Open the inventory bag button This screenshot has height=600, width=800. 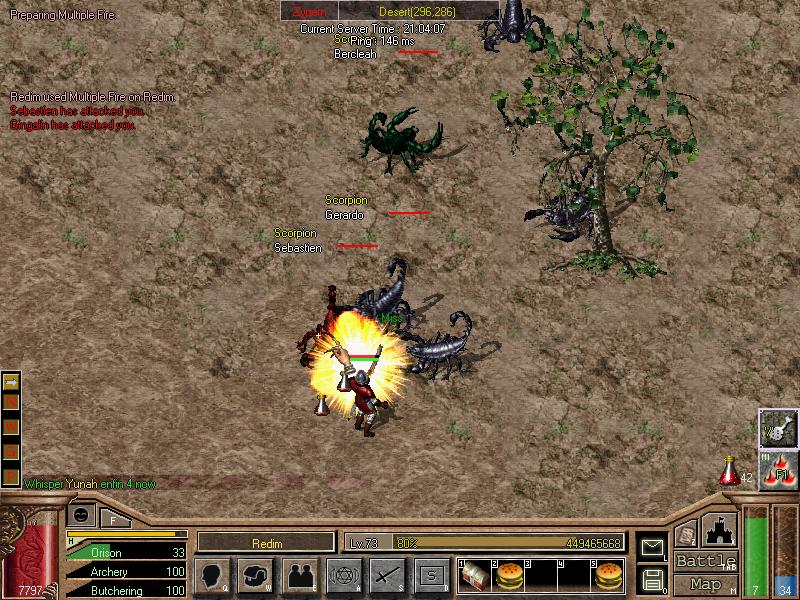click(x=258, y=575)
